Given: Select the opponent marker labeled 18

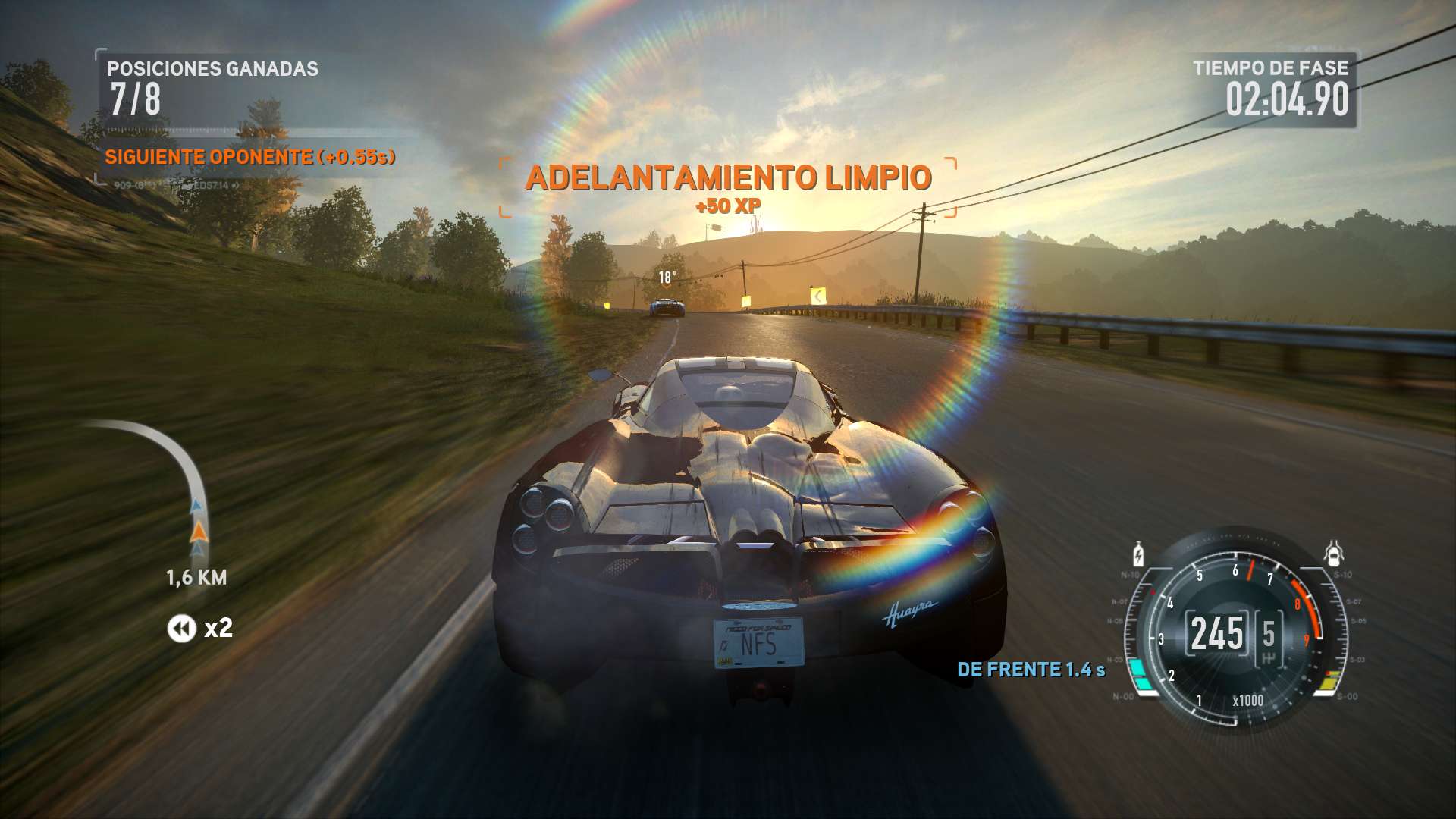Looking at the screenshot, I should (x=666, y=278).
